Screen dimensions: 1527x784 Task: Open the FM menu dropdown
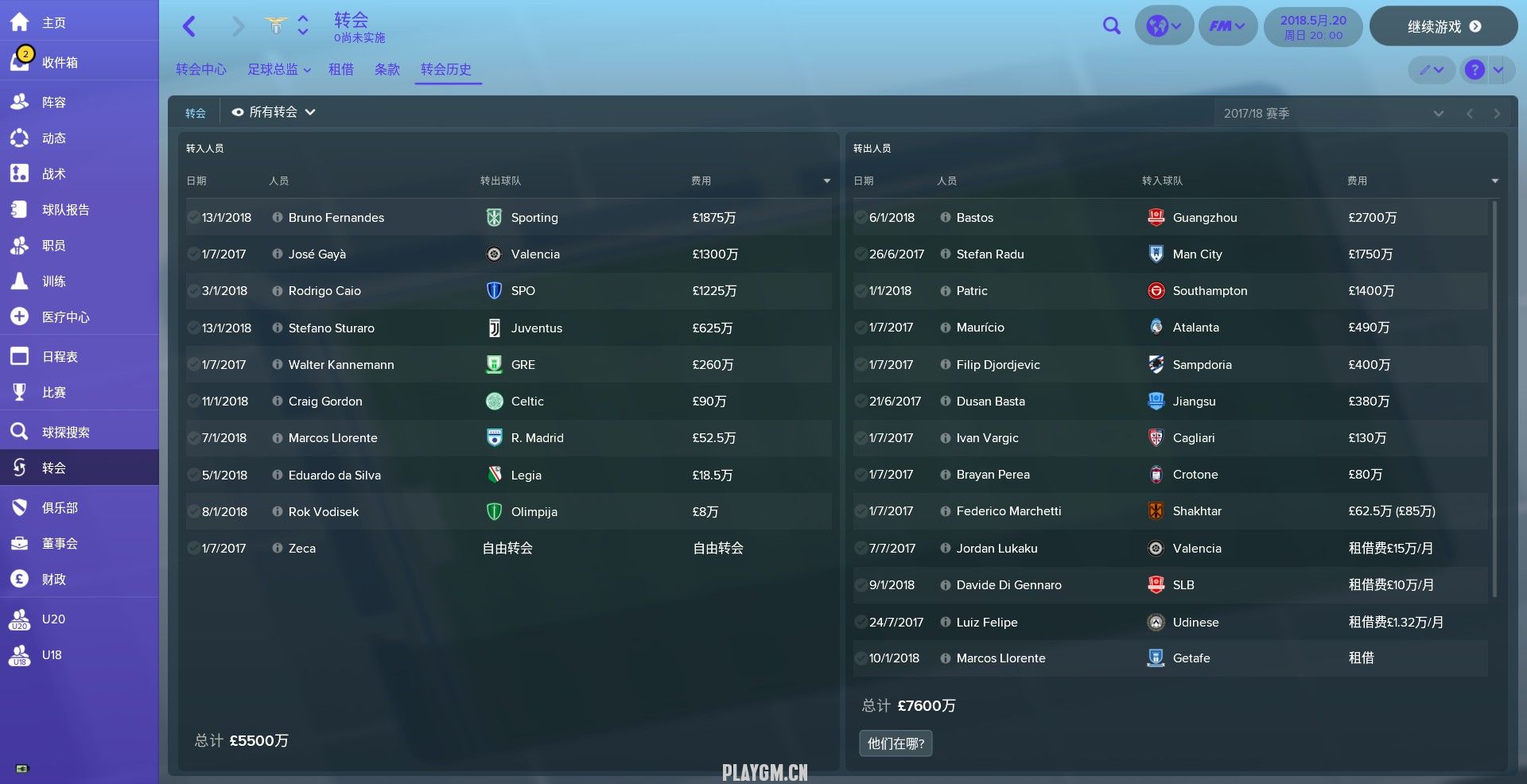(x=1227, y=26)
